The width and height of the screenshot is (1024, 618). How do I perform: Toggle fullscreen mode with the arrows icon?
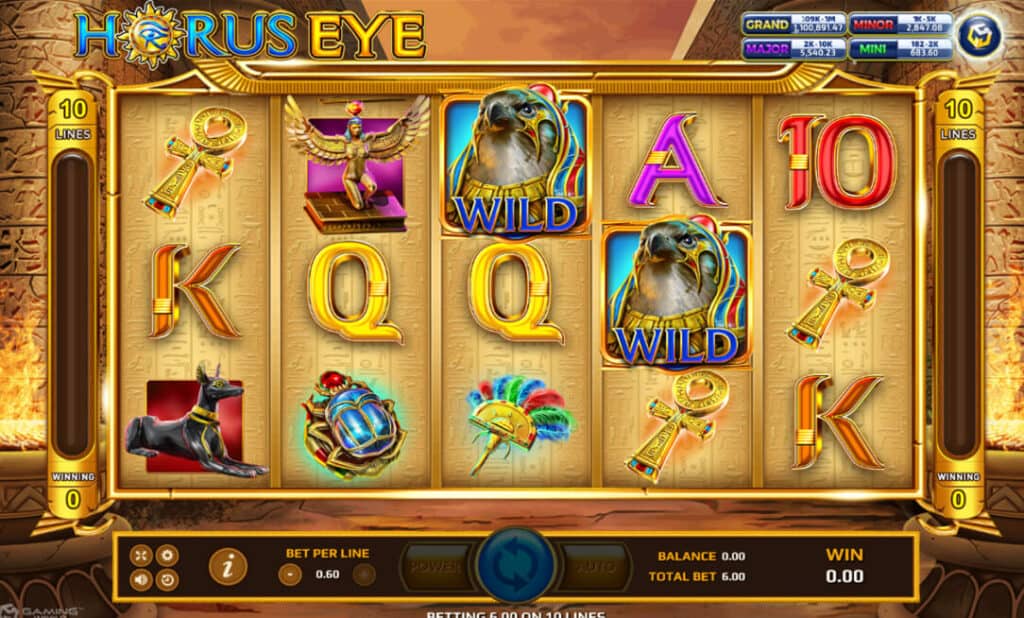click(142, 555)
